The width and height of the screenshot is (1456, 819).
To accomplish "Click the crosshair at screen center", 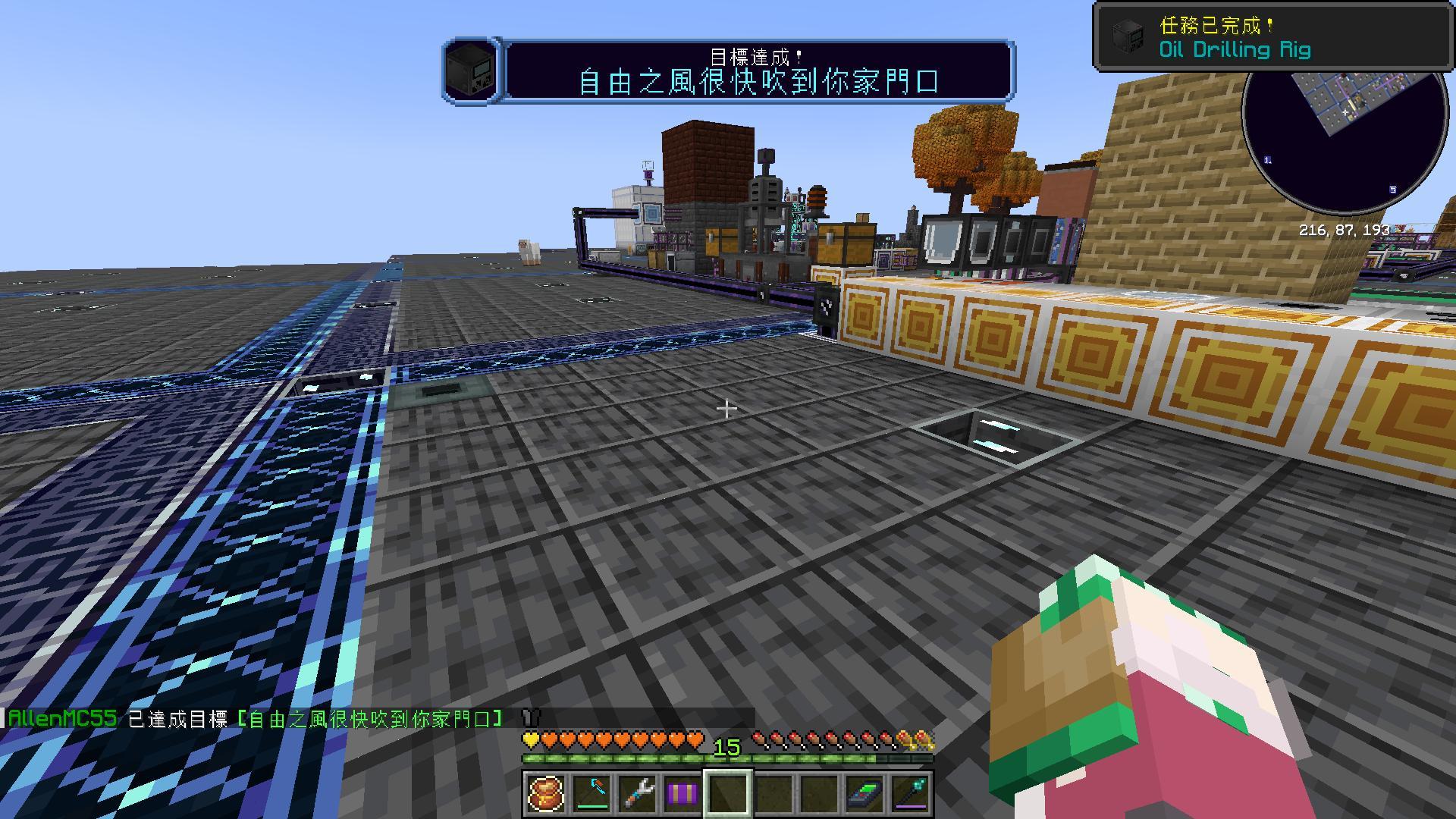I will pyautogui.click(x=728, y=408).
